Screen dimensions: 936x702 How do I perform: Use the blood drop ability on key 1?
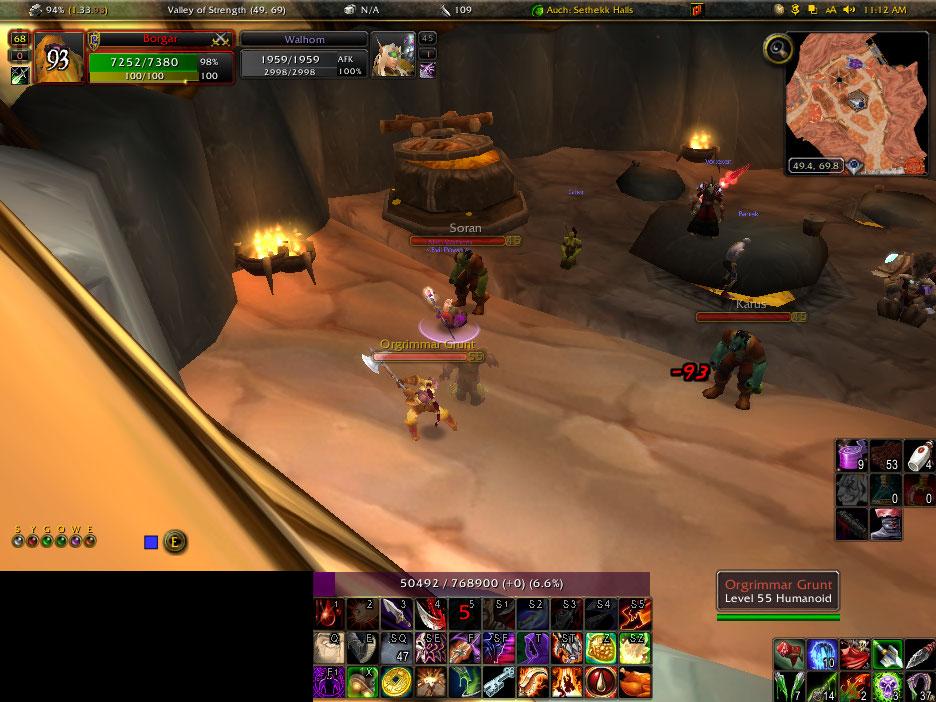coord(330,613)
